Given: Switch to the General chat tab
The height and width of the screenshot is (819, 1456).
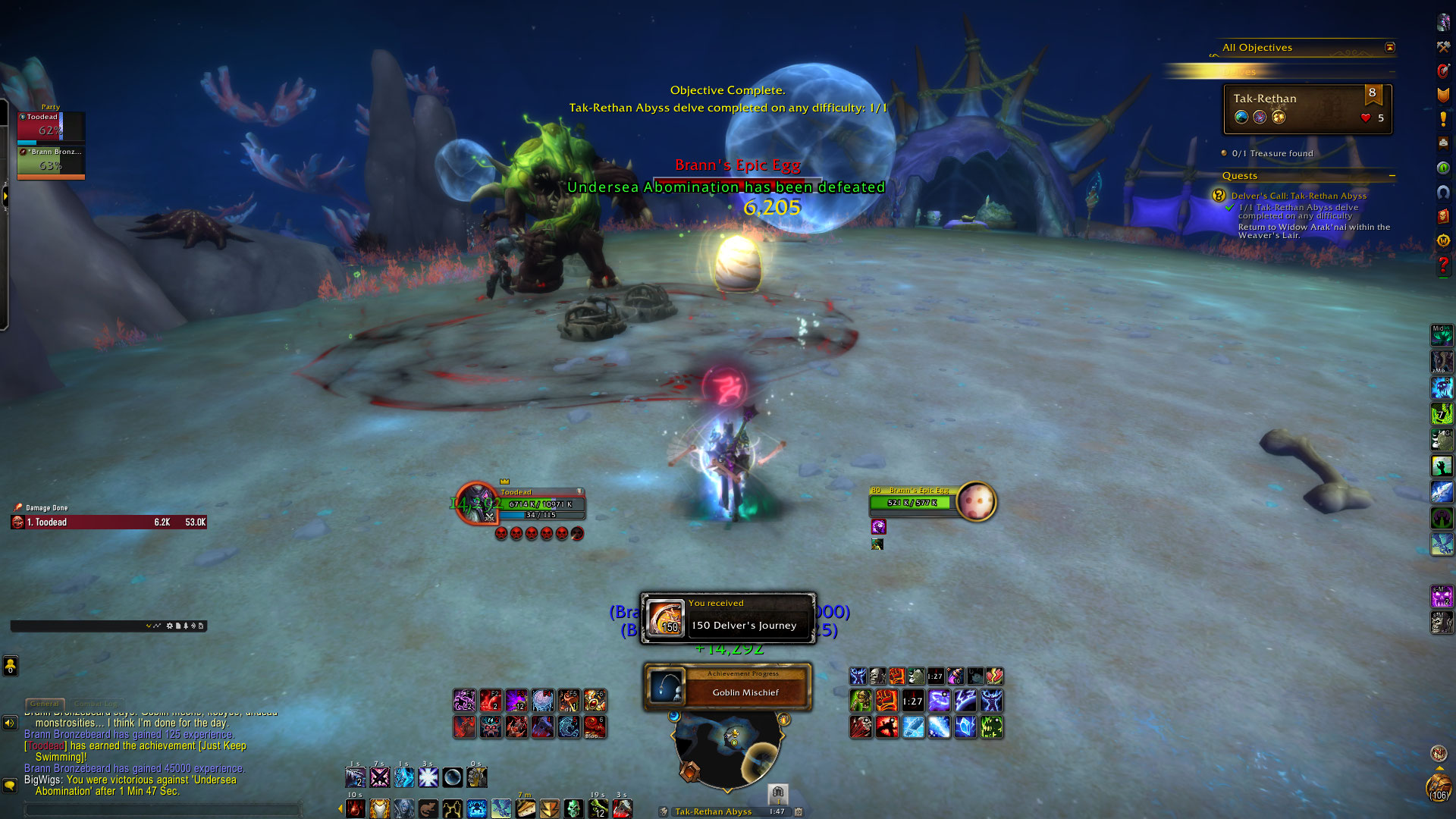Looking at the screenshot, I should tap(45, 704).
